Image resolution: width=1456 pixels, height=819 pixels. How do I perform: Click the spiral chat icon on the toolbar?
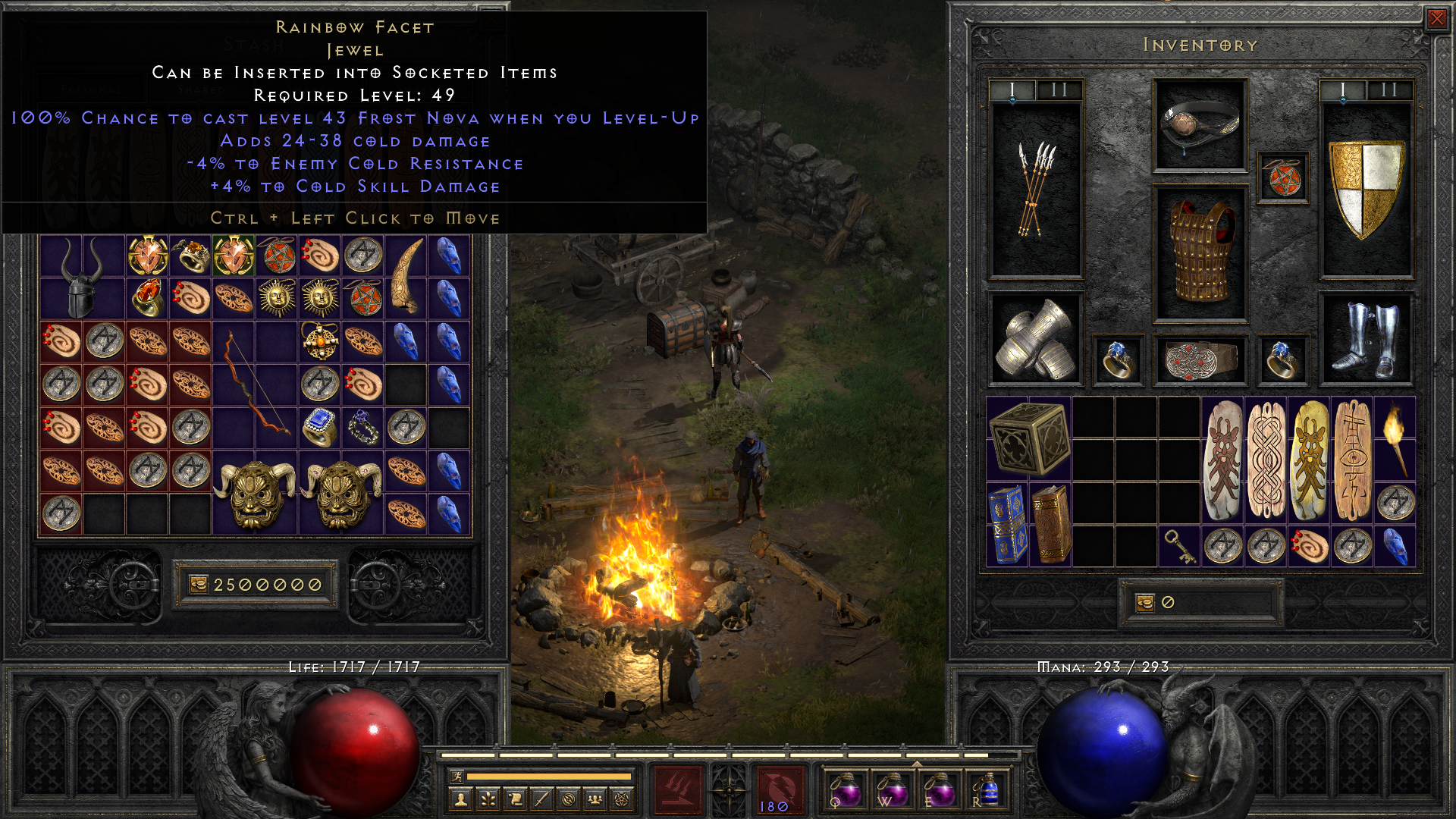tap(568, 798)
